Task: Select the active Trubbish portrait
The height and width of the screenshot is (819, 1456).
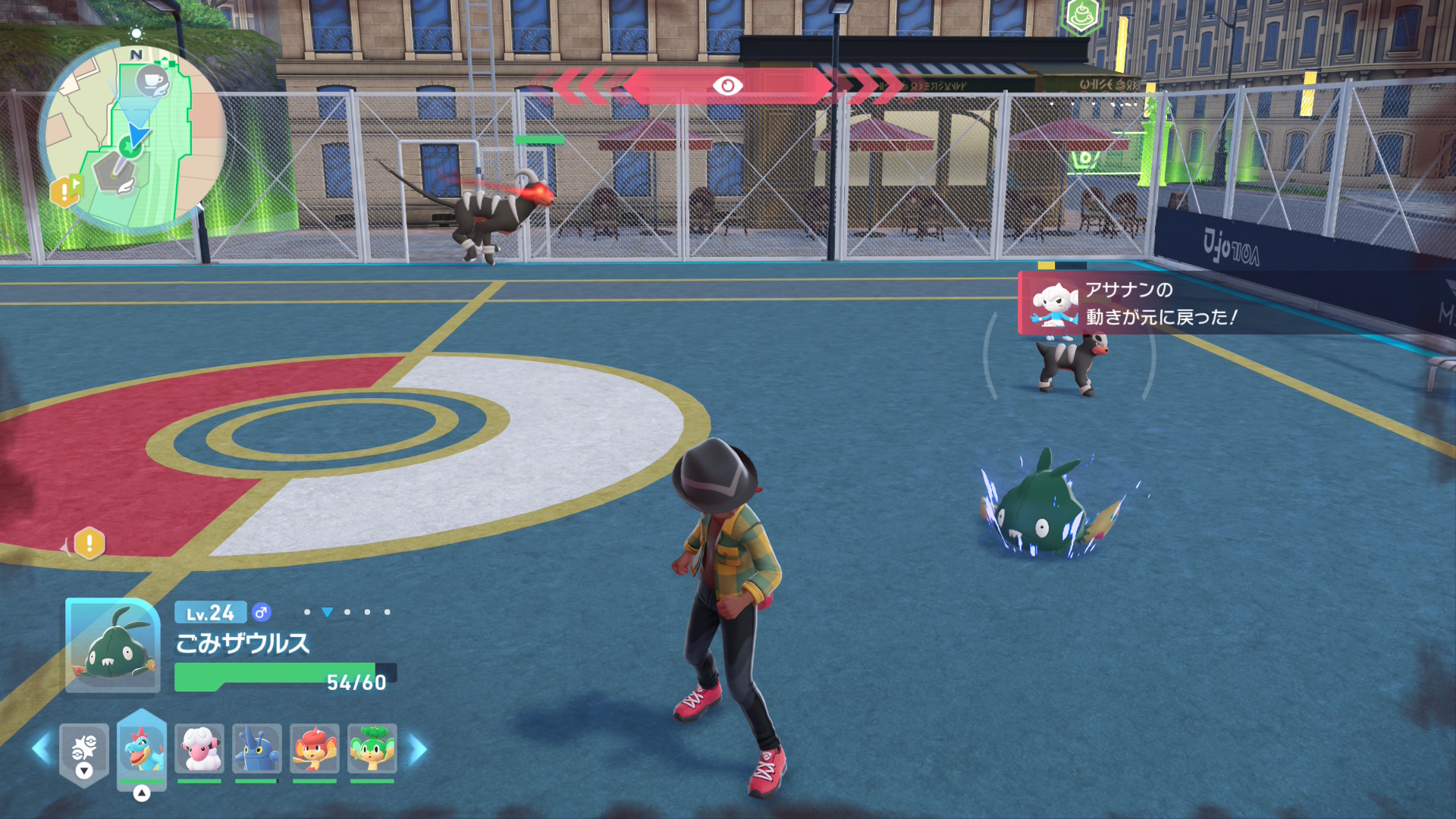Action: point(112,645)
